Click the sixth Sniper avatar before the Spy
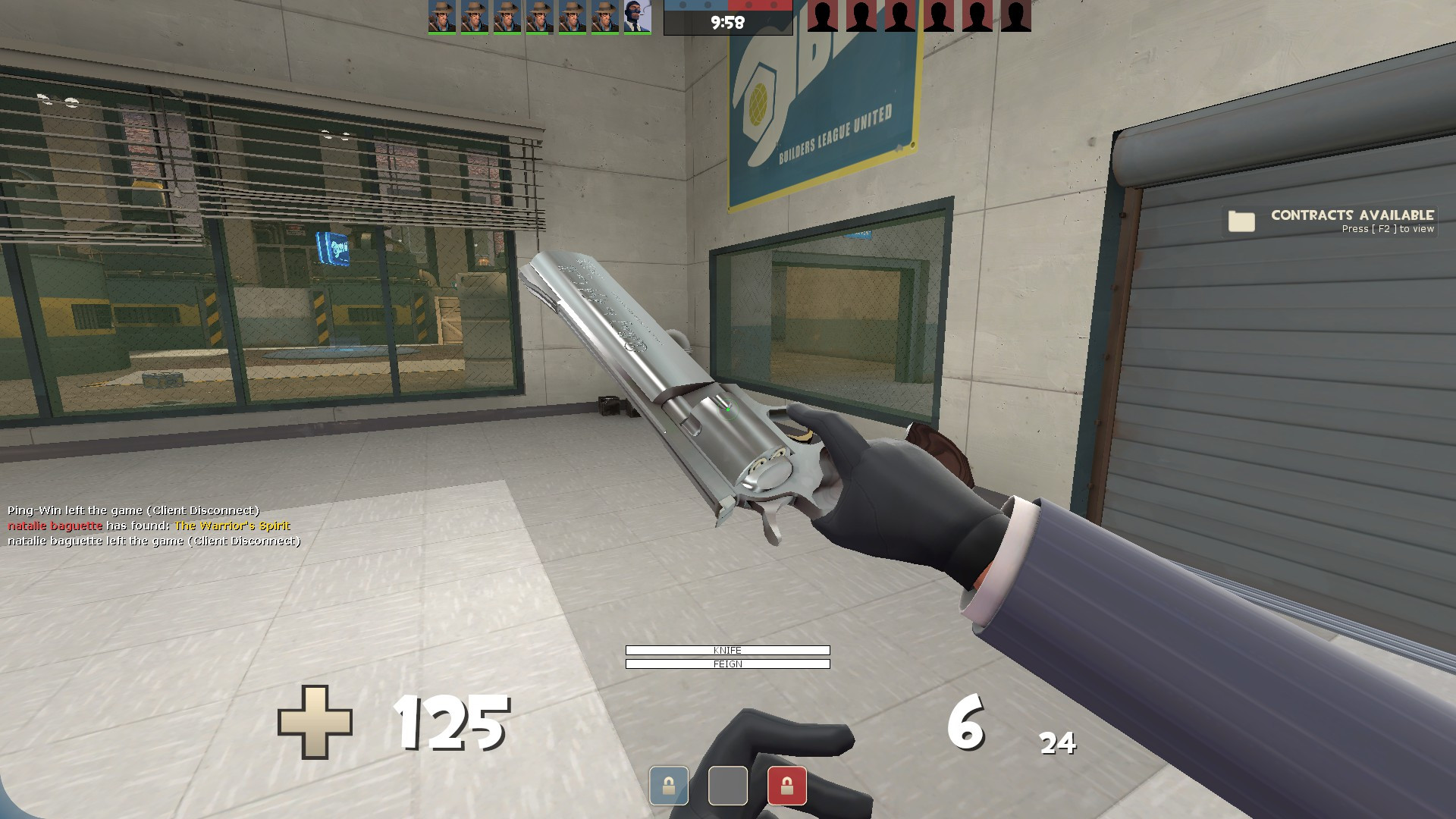The width and height of the screenshot is (1456, 819). 607,17
